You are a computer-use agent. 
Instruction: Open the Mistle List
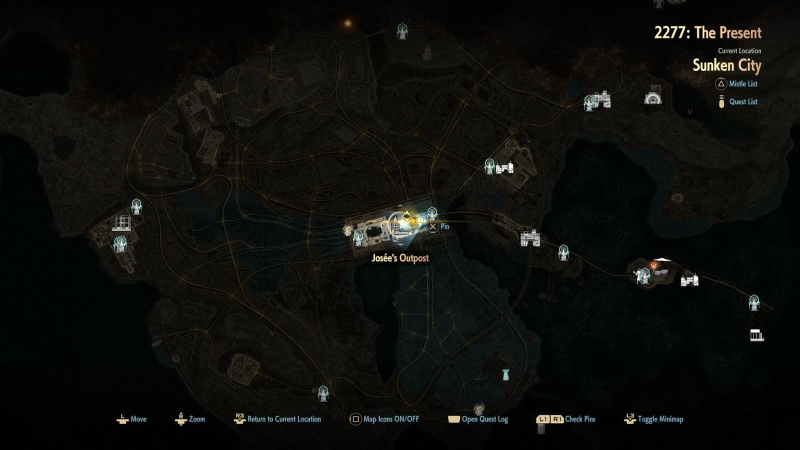[x=738, y=86]
